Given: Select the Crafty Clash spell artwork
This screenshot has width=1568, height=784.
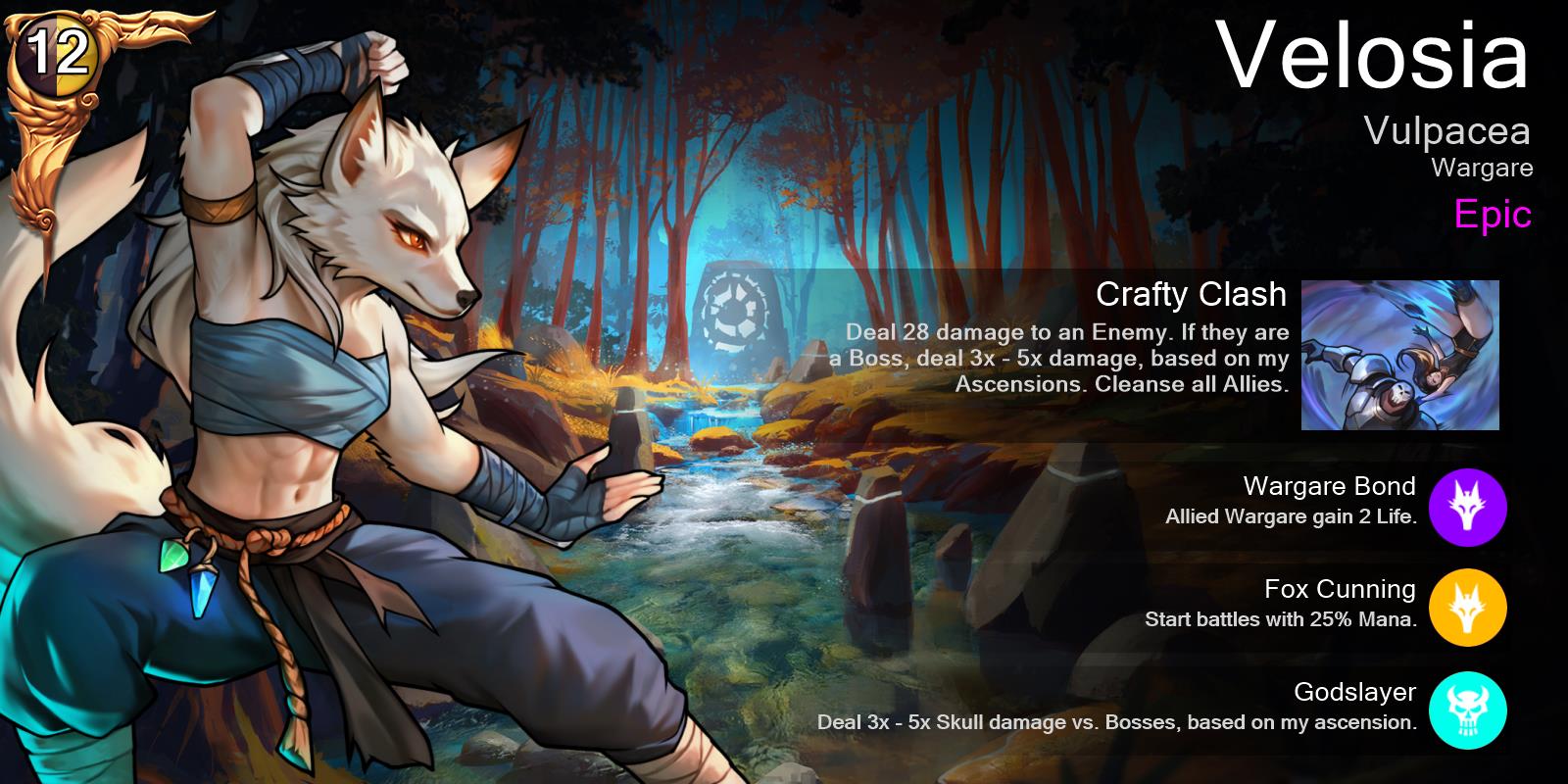Looking at the screenshot, I should (x=1399, y=355).
